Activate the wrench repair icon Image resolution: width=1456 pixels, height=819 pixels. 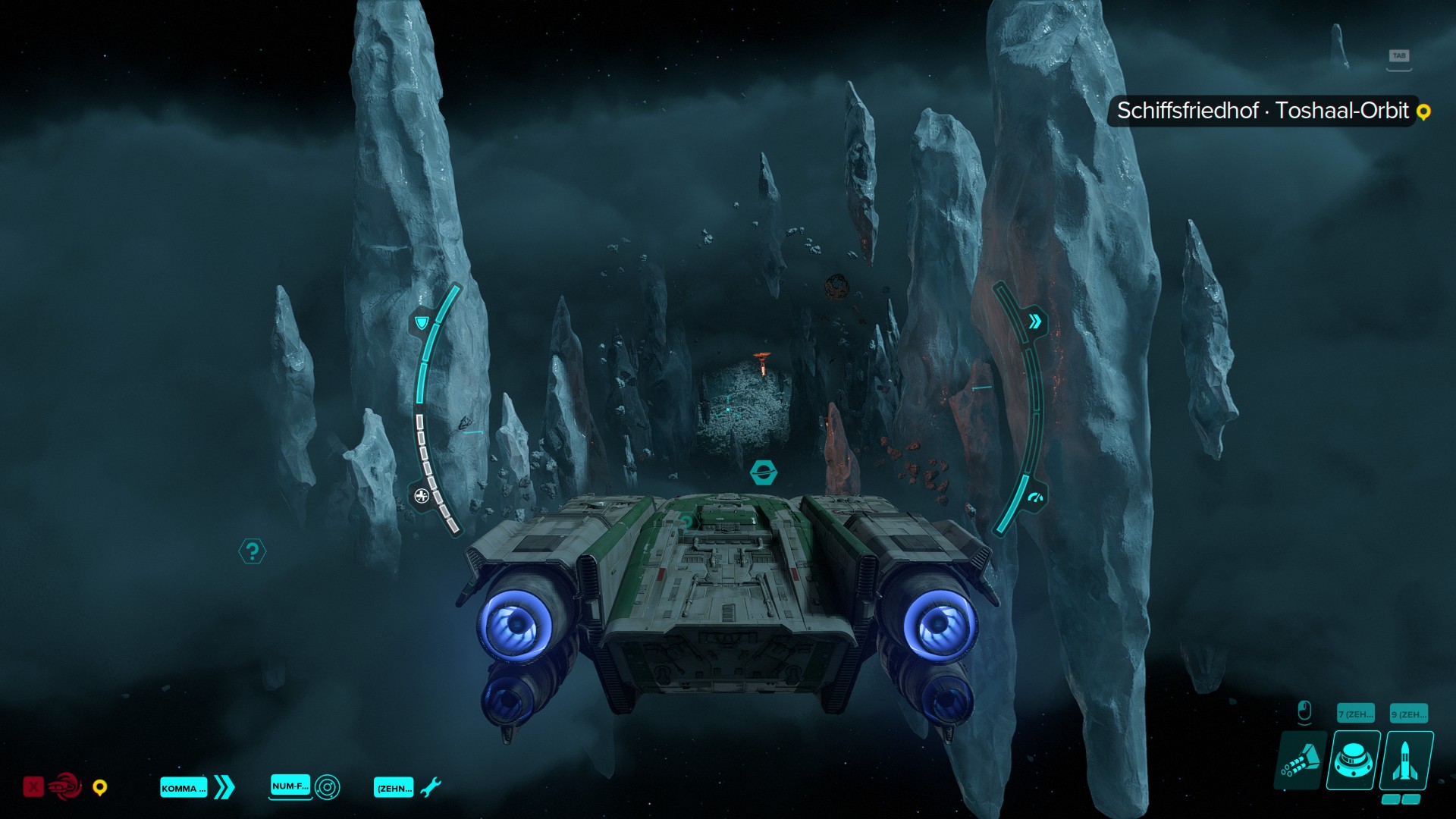click(430, 787)
